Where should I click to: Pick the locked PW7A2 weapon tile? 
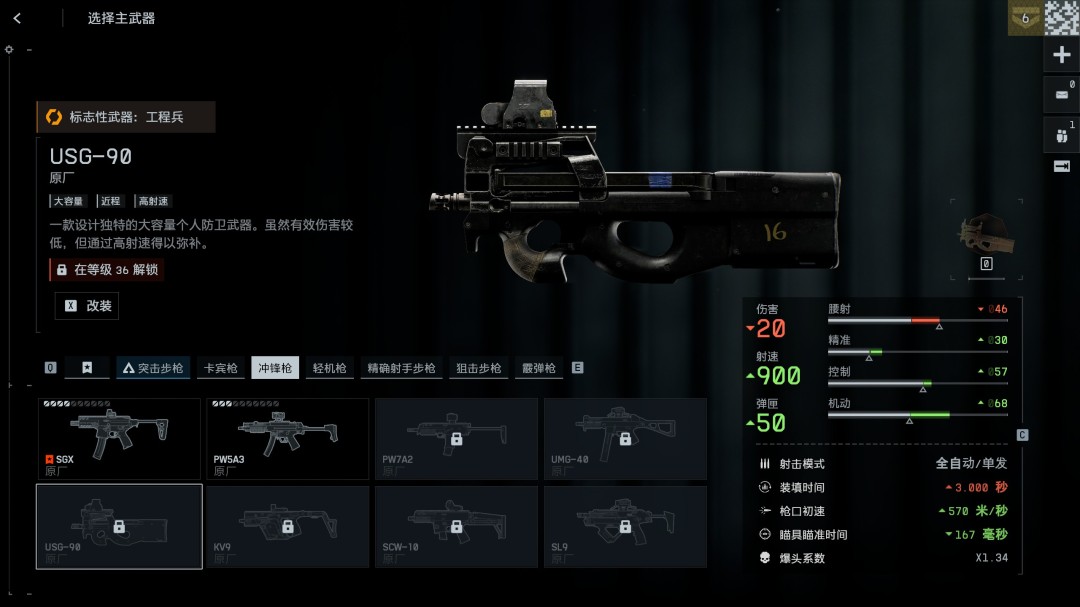[x=456, y=438]
